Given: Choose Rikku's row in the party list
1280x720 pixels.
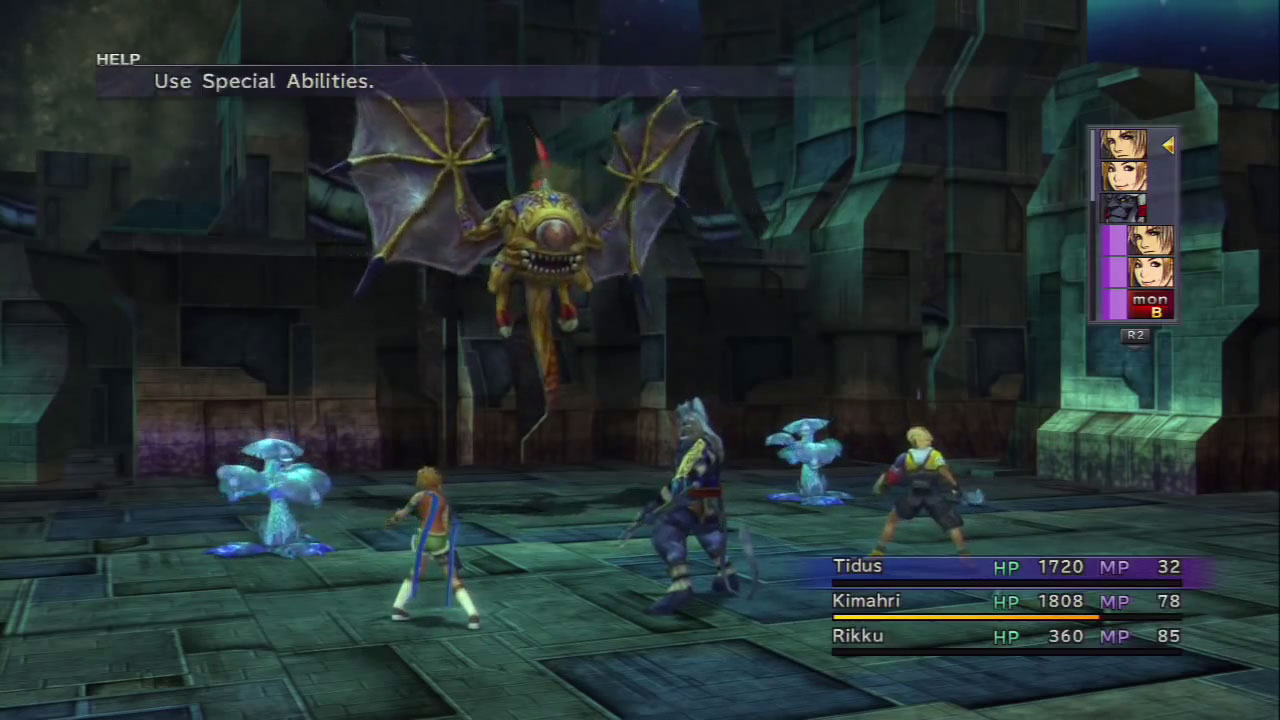Looking at the screenshot, I should [1006, 636].
